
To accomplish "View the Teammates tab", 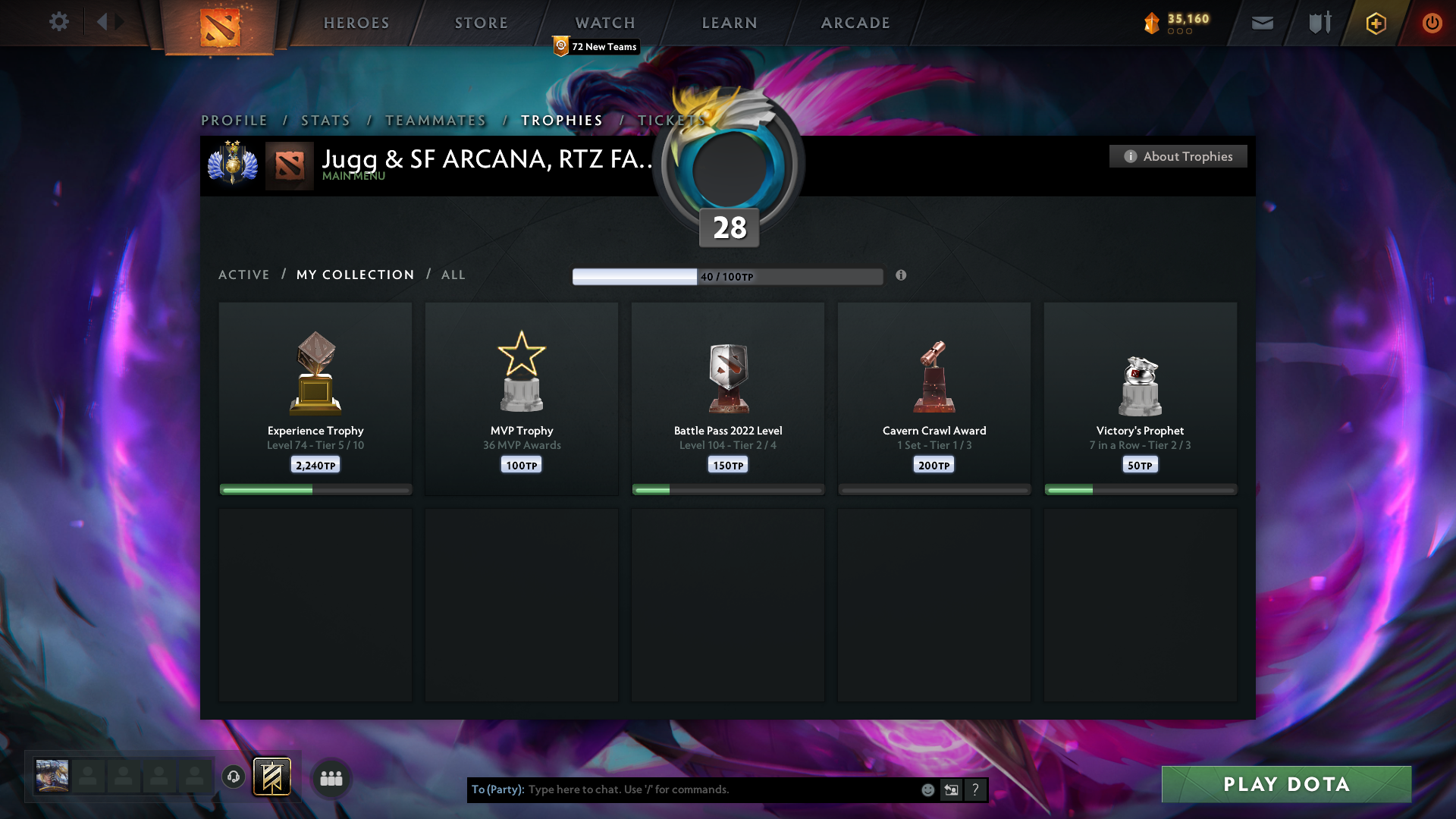I will (436, 121).
